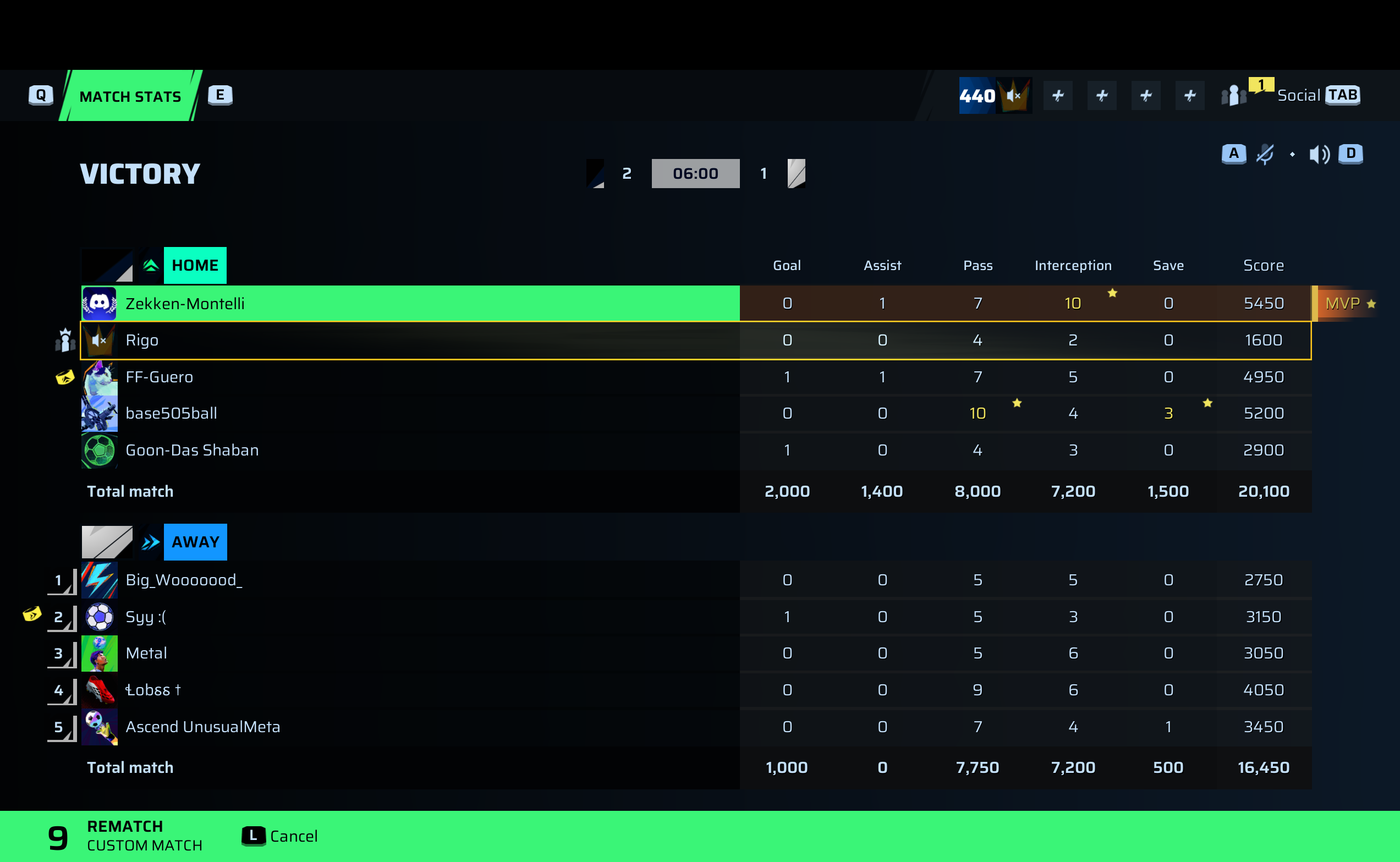Click the muted speaker icon beside Rigo
This screenshot has height=862, width=1400.
[99, 341]
